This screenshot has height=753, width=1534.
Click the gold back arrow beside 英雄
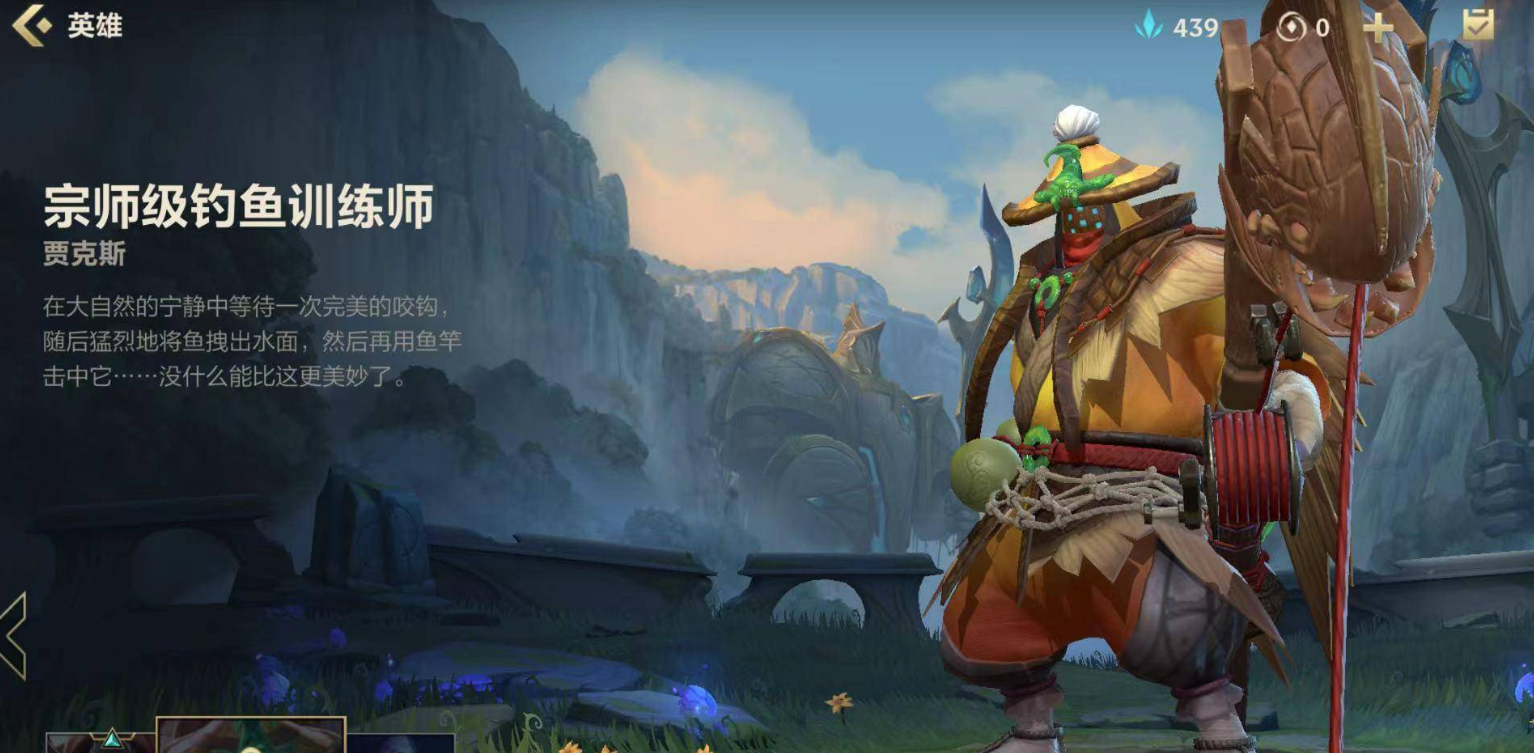(x=33, y=27)
